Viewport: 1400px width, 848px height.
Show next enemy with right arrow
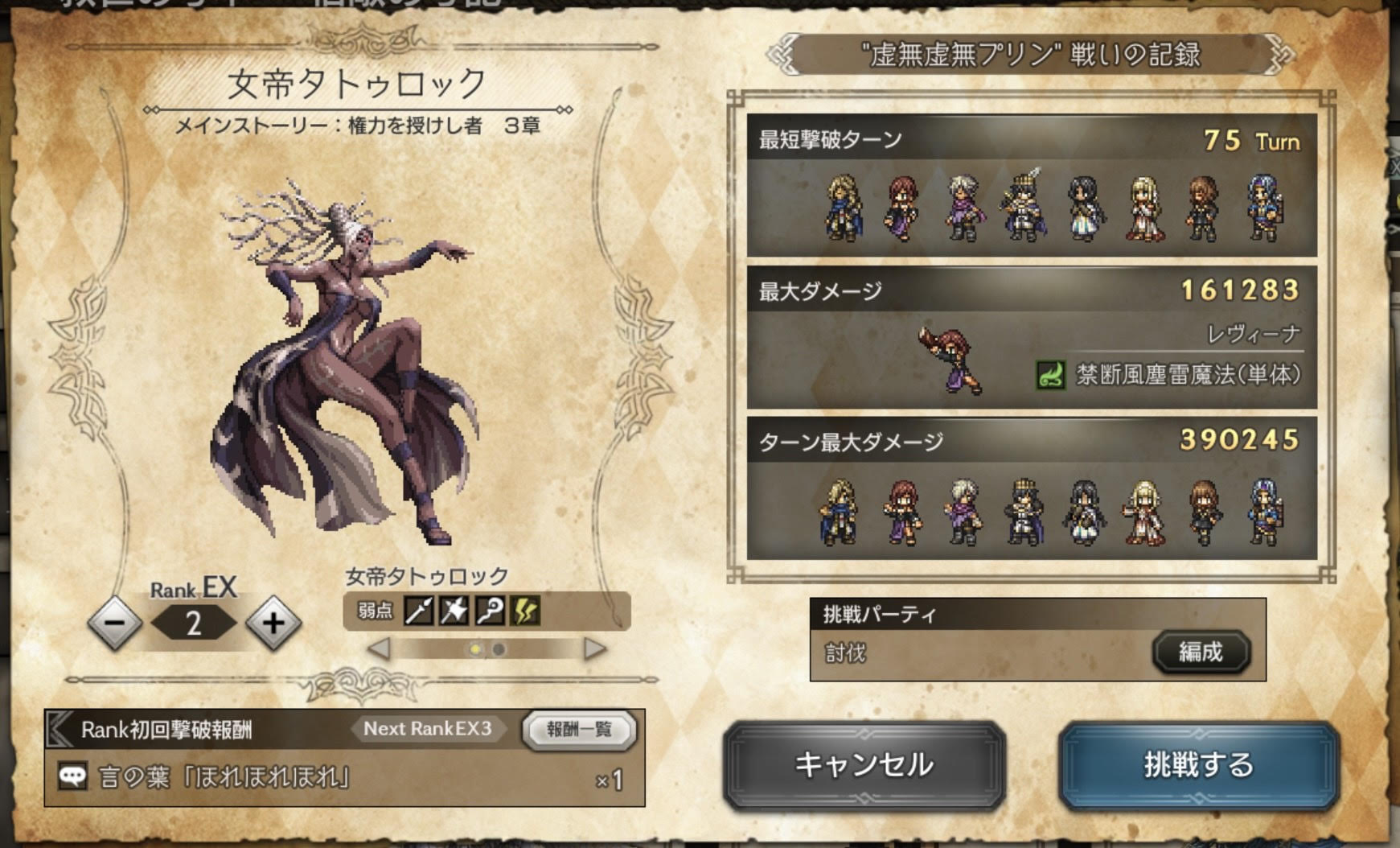pyautogui.click(x=594, y=648)
